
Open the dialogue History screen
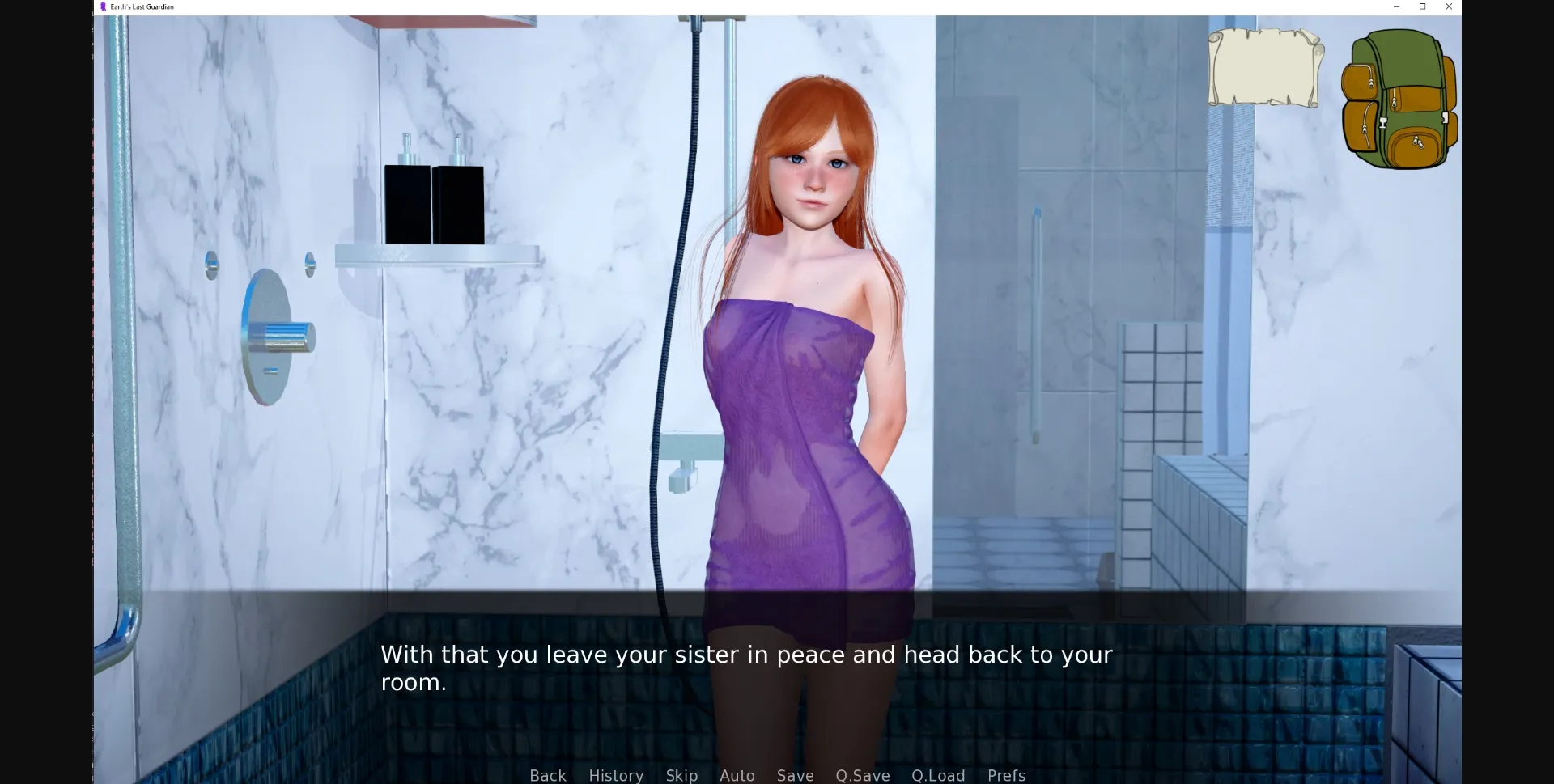click(x=615, y=775)
